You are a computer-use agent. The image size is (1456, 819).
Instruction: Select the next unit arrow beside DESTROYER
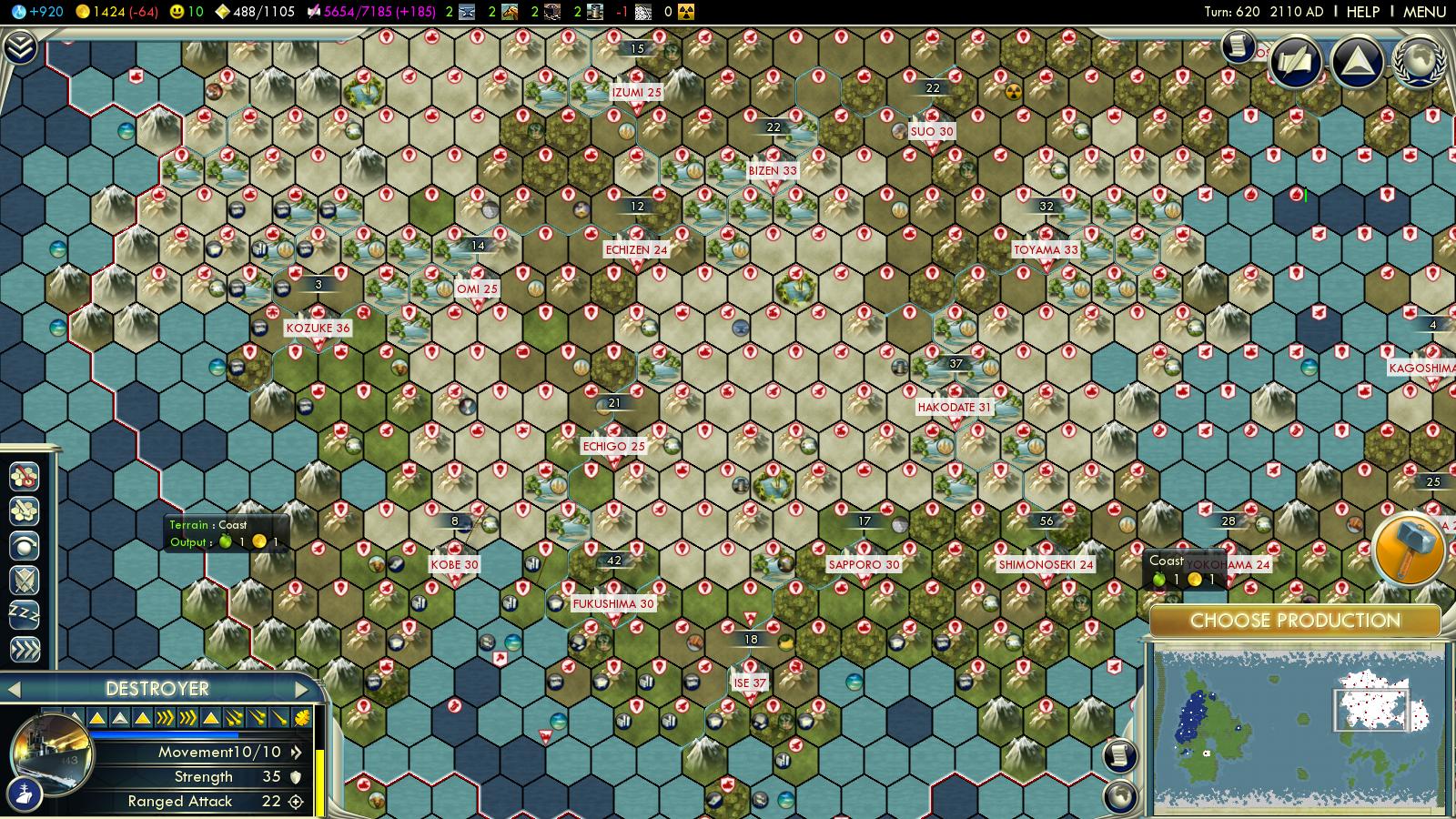pos(300,689)
